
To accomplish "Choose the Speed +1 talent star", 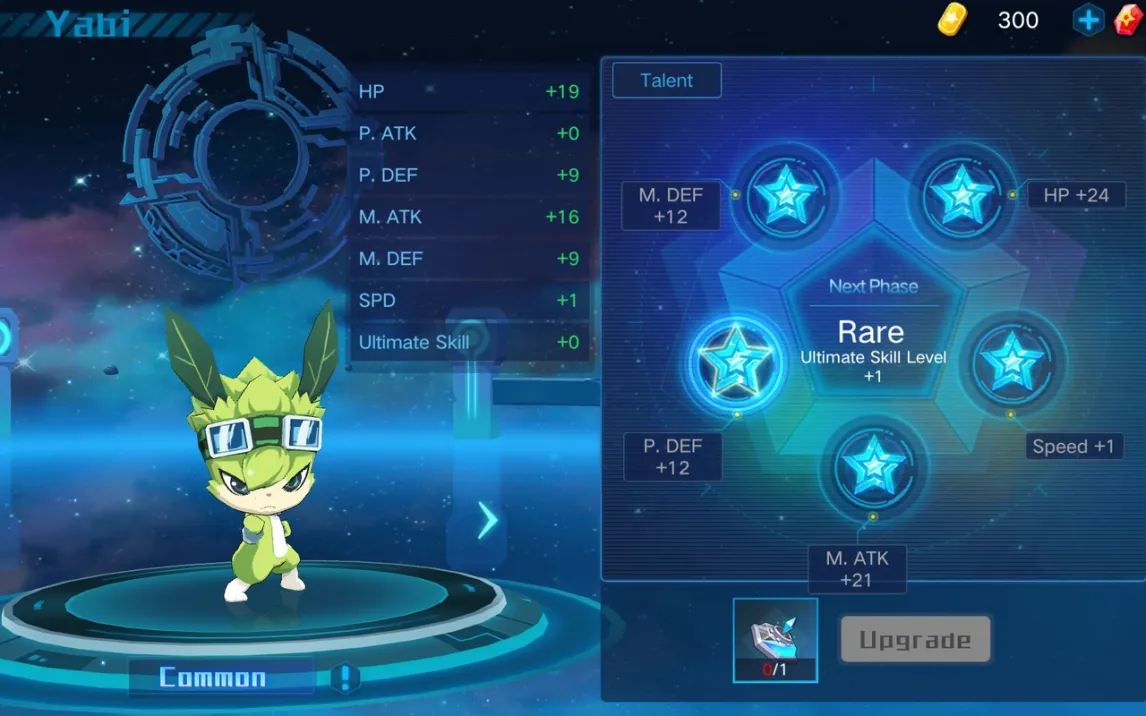I will (1012, 360).
